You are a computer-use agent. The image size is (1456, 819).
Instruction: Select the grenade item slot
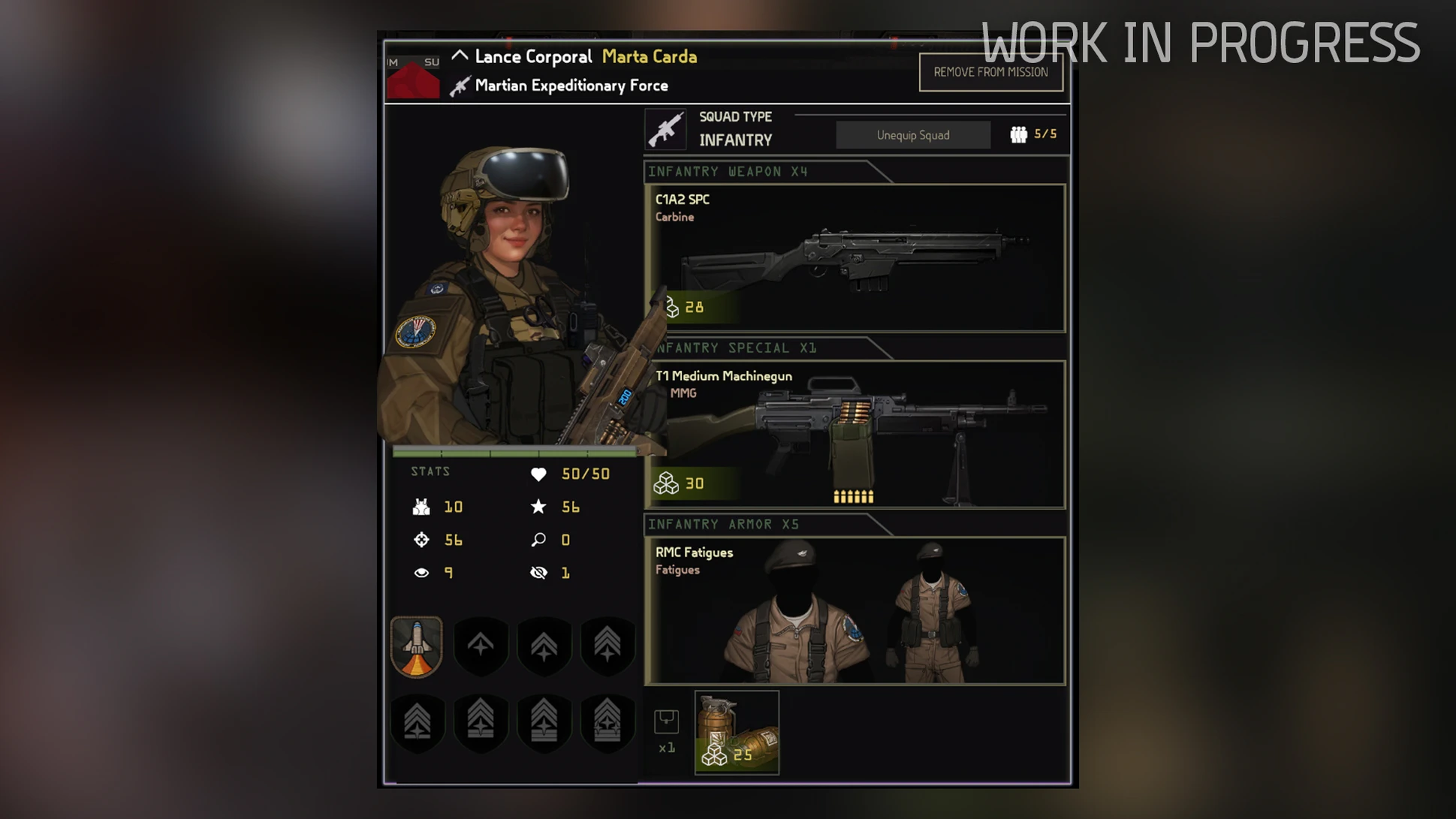click(x=737, y=732)
